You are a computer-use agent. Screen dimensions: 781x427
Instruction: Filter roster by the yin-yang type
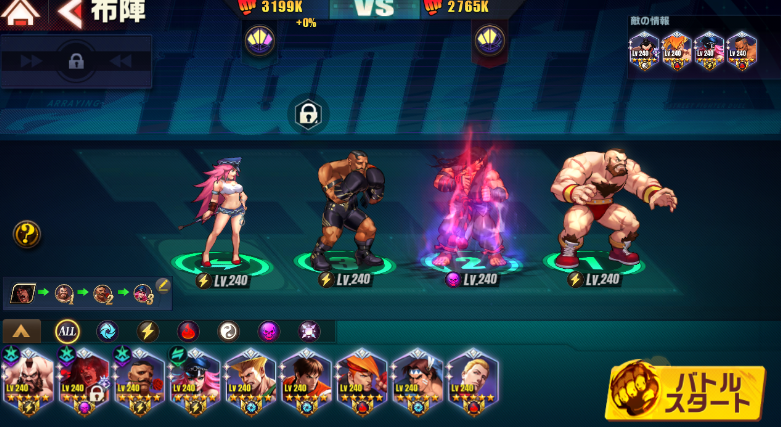228,331
